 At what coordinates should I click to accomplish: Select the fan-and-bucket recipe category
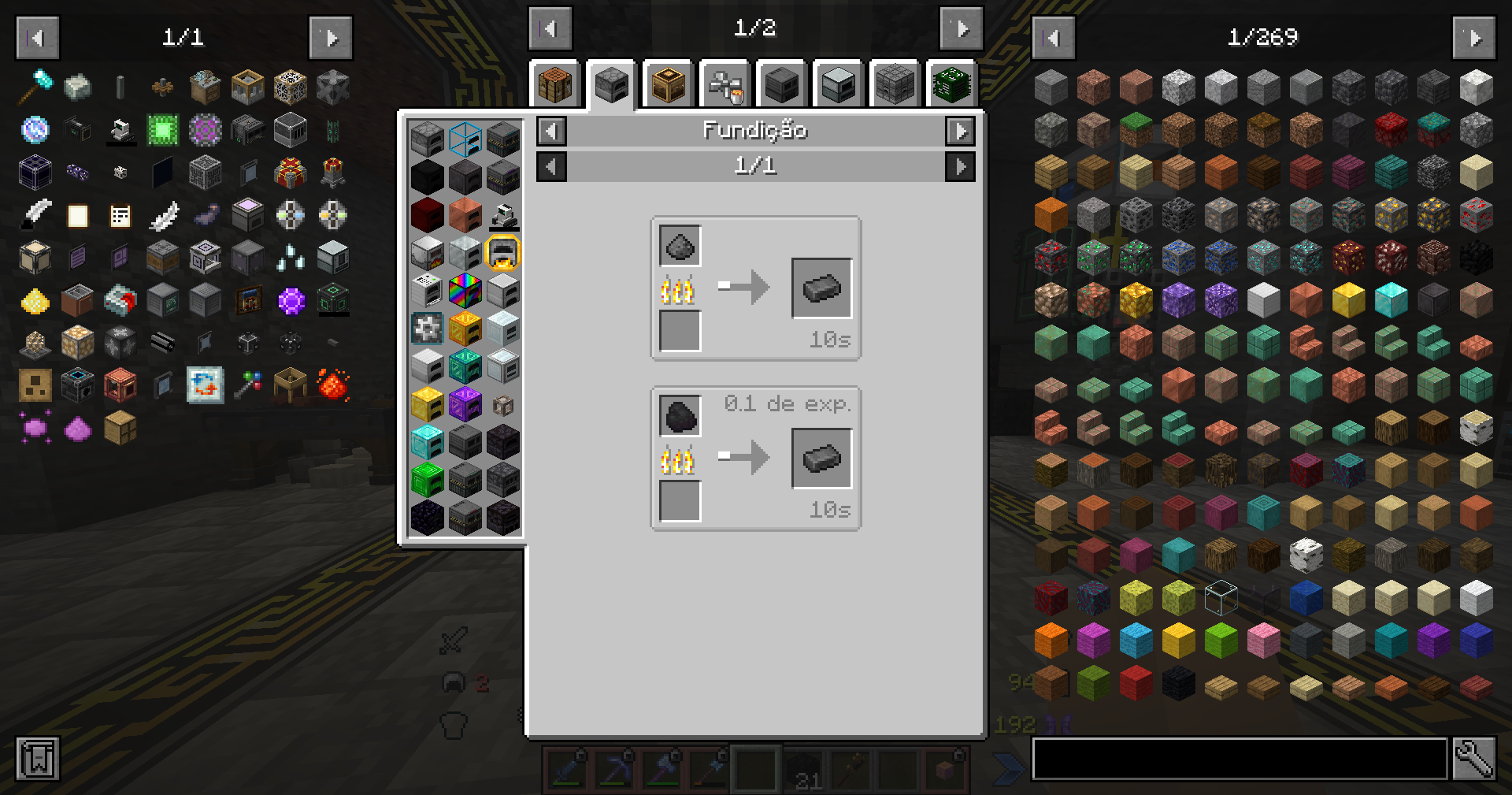tap(724, 84)
